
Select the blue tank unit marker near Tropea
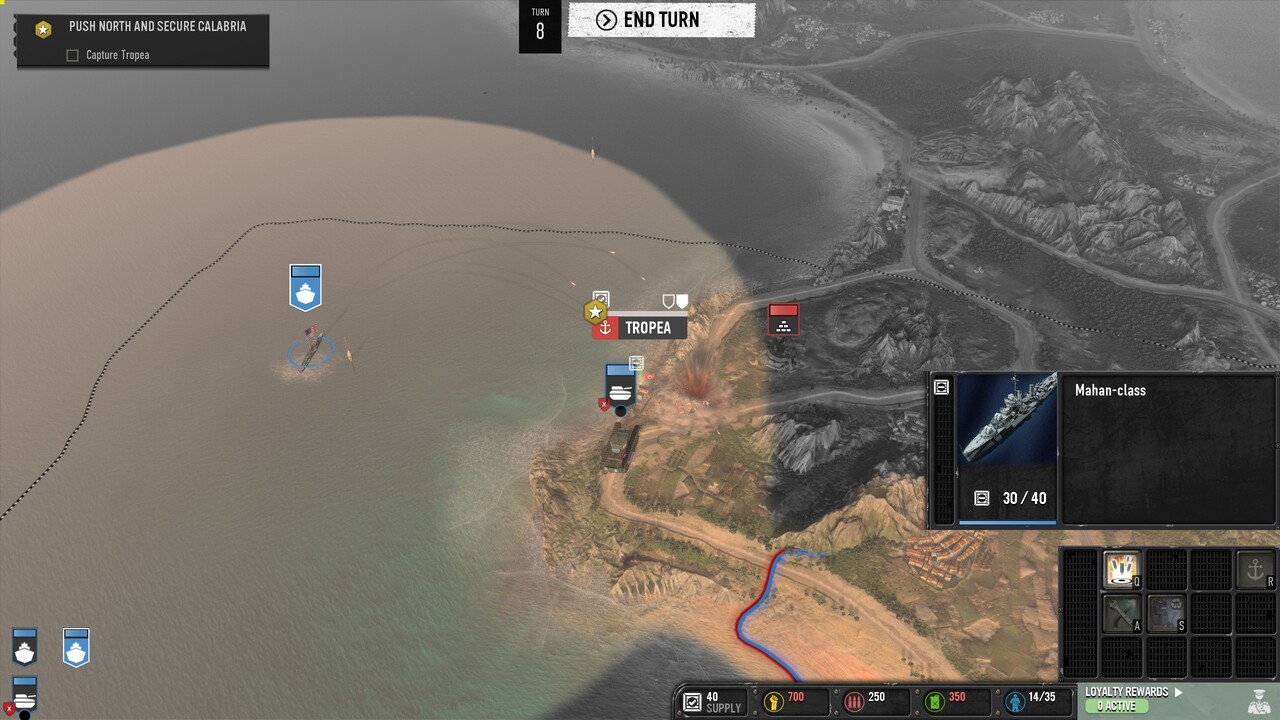click(620, 384)
